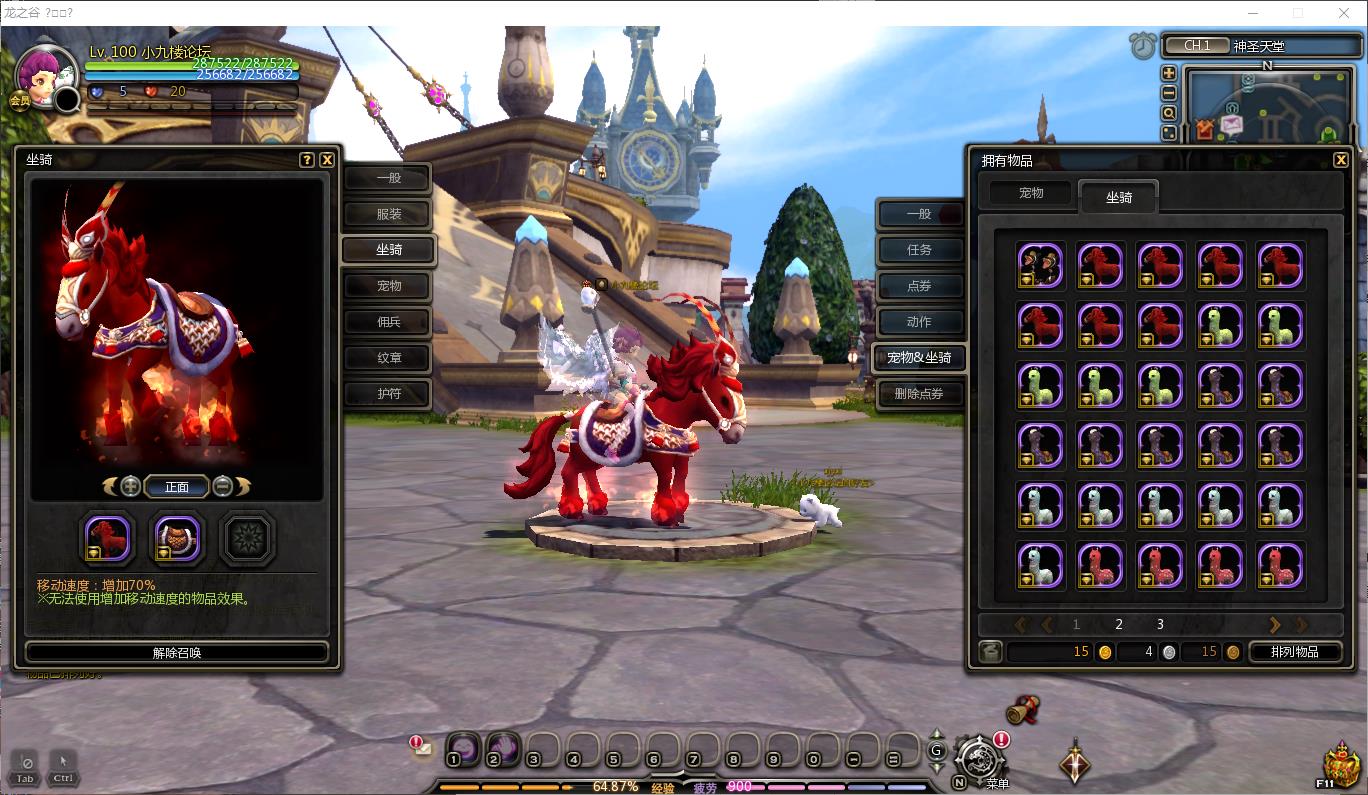Click the 解除召唤 dismiss mount button
This screenshot has height=795, width=1368.
pos(177,653)
